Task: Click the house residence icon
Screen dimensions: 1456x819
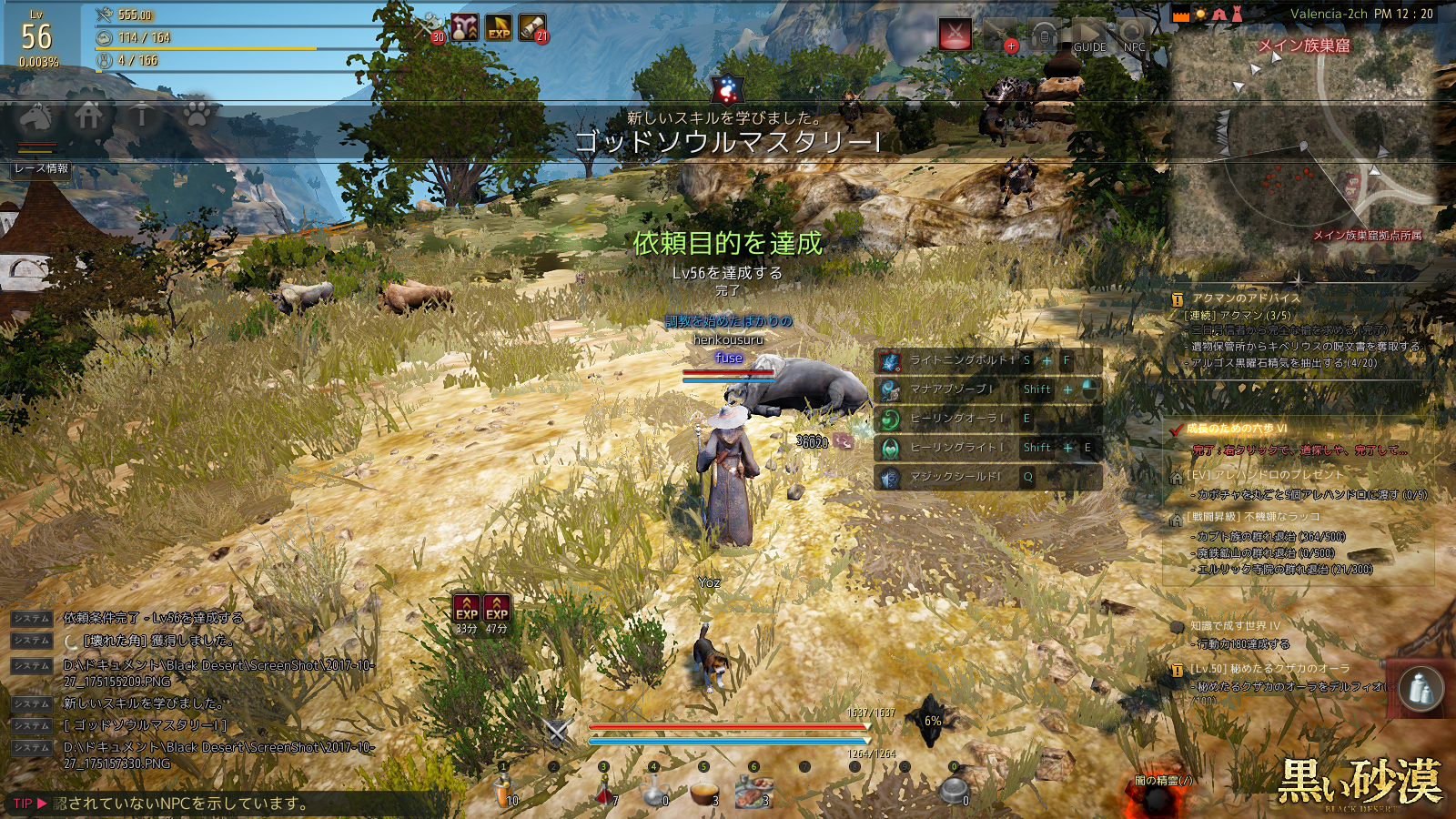Action: point(89,116)
